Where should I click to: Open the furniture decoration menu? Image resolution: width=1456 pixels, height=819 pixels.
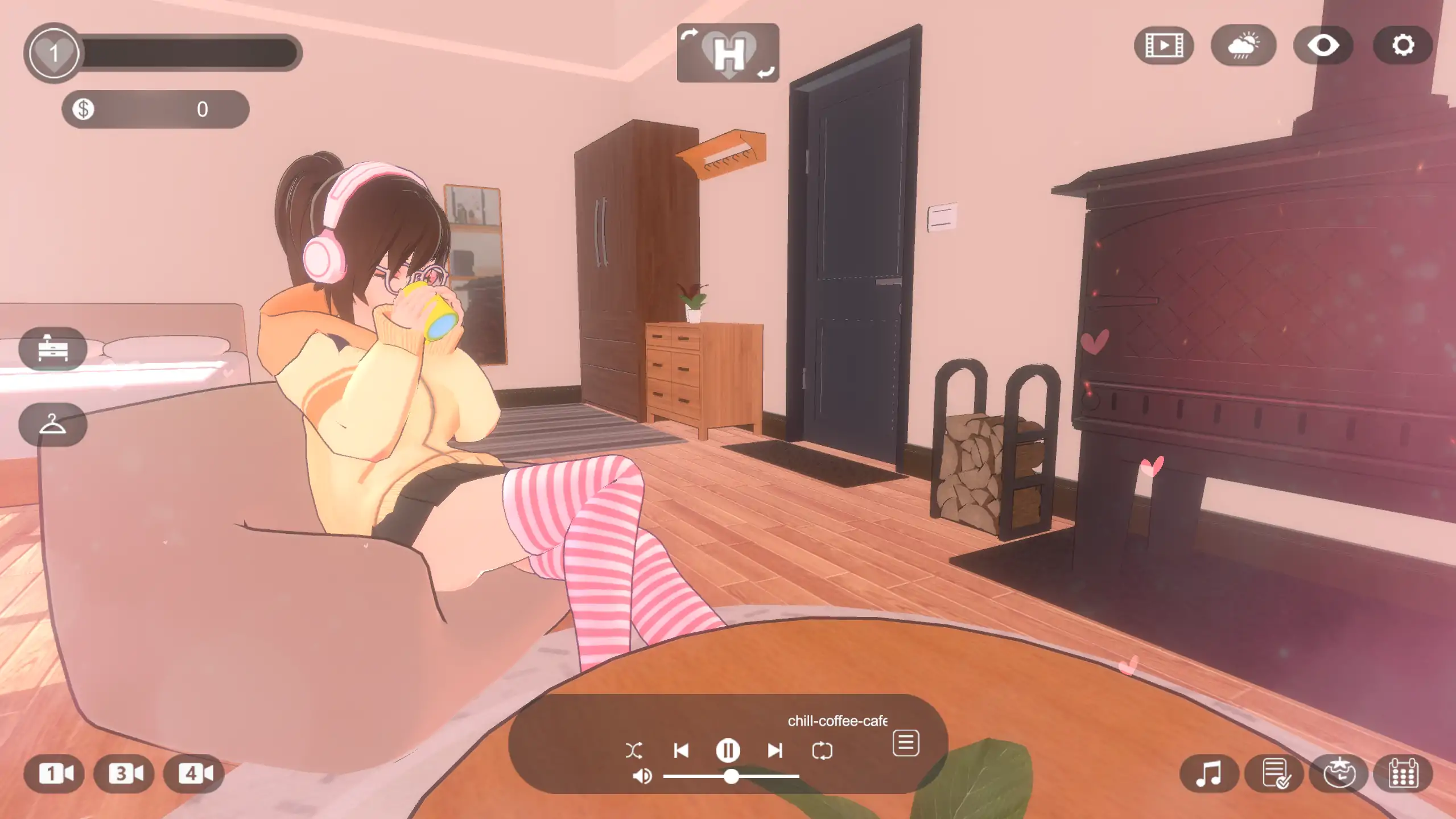click(x=53, y=349)
